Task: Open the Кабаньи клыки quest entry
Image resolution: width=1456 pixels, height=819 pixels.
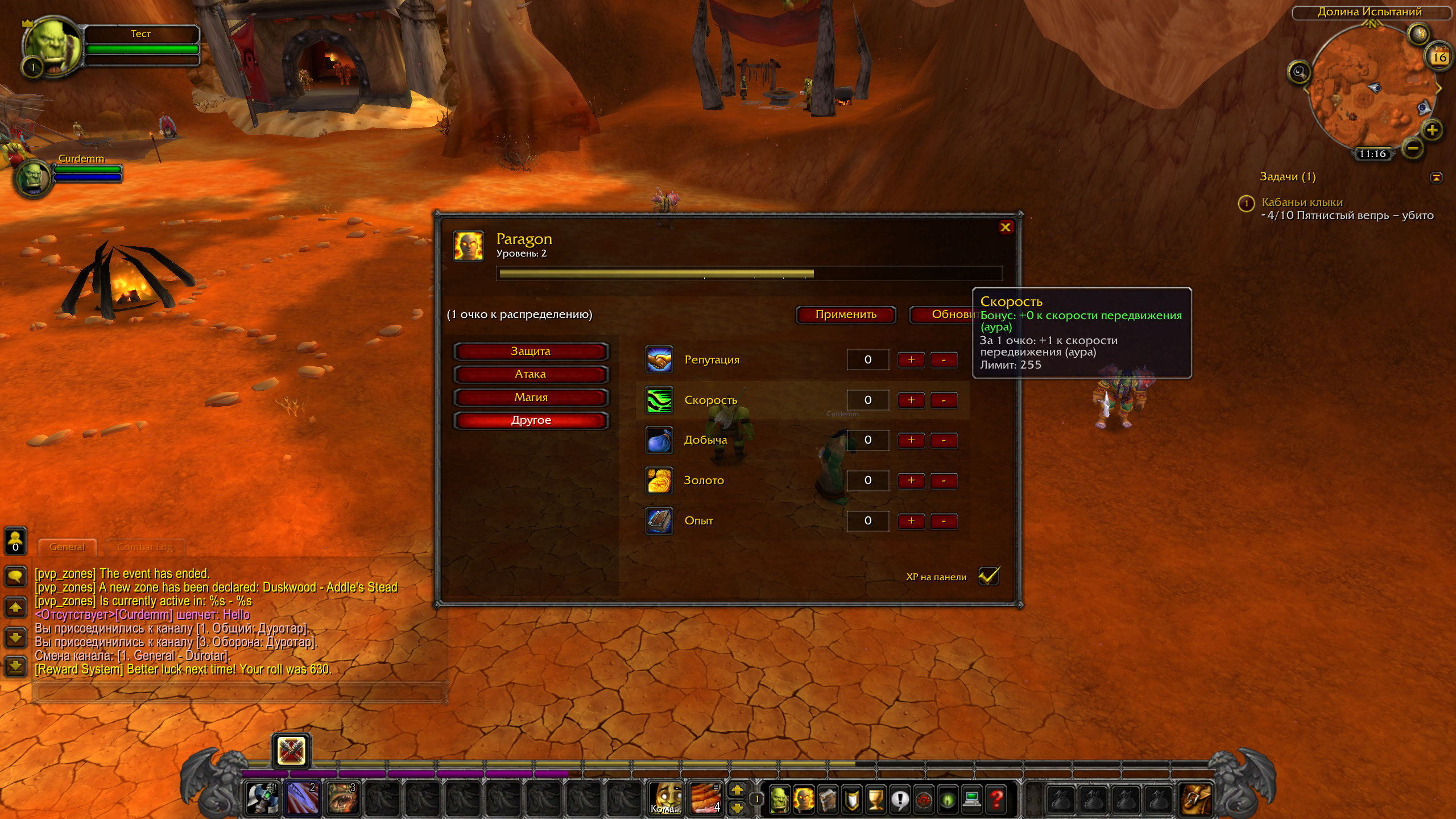Action: click(1302, 202)
